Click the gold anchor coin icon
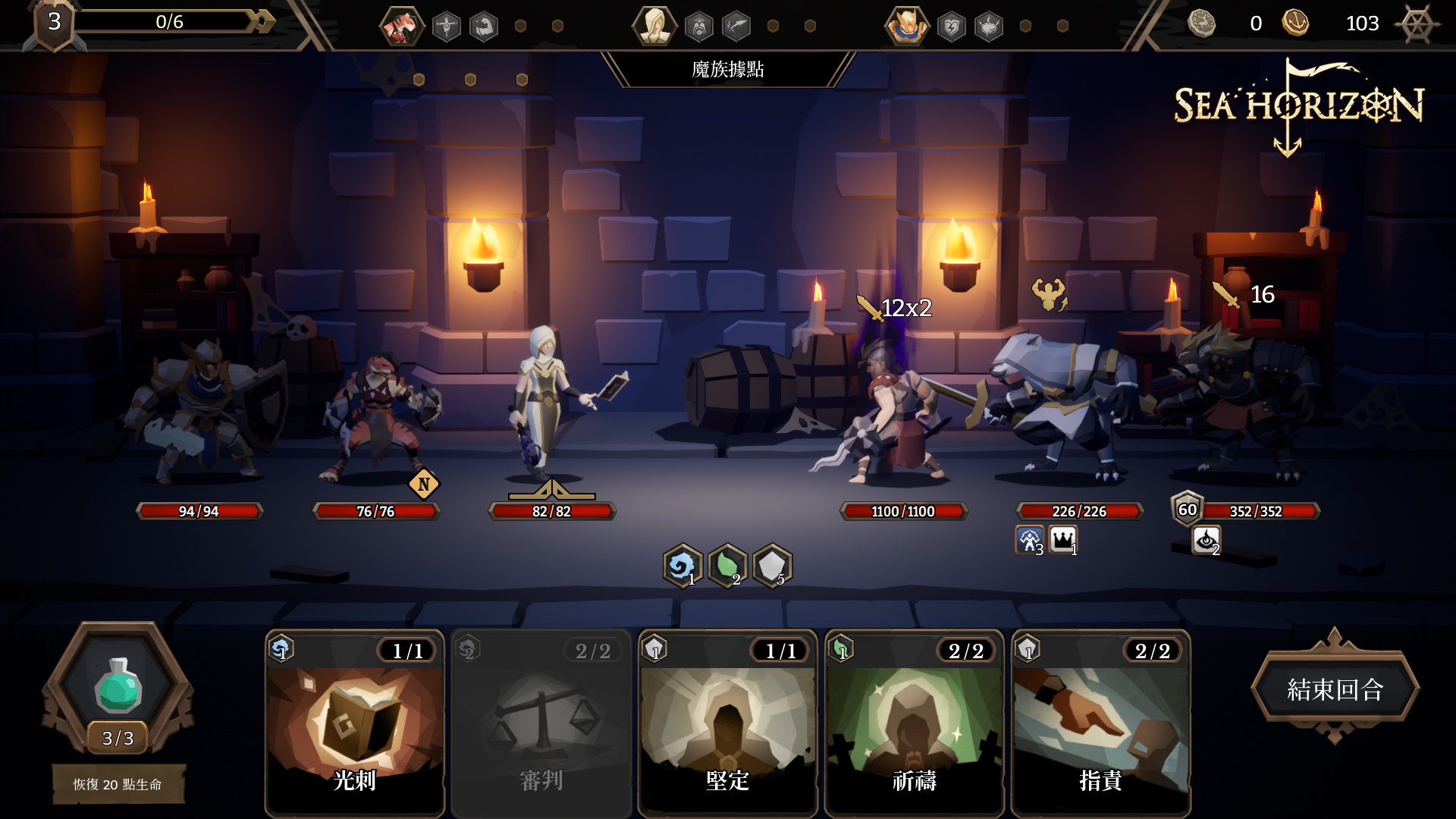Viewport: 1456px width, 819px height. pyautogui.click(x=1295, y=23)
